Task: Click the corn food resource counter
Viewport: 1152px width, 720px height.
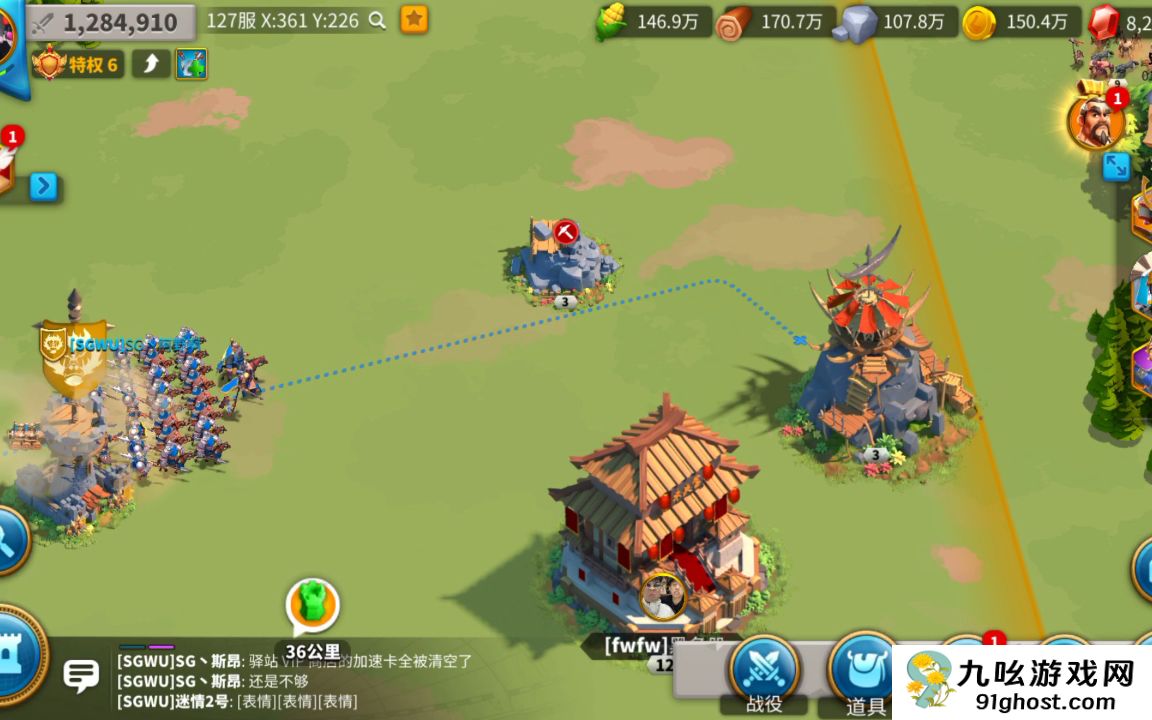Action: (655, 22)
